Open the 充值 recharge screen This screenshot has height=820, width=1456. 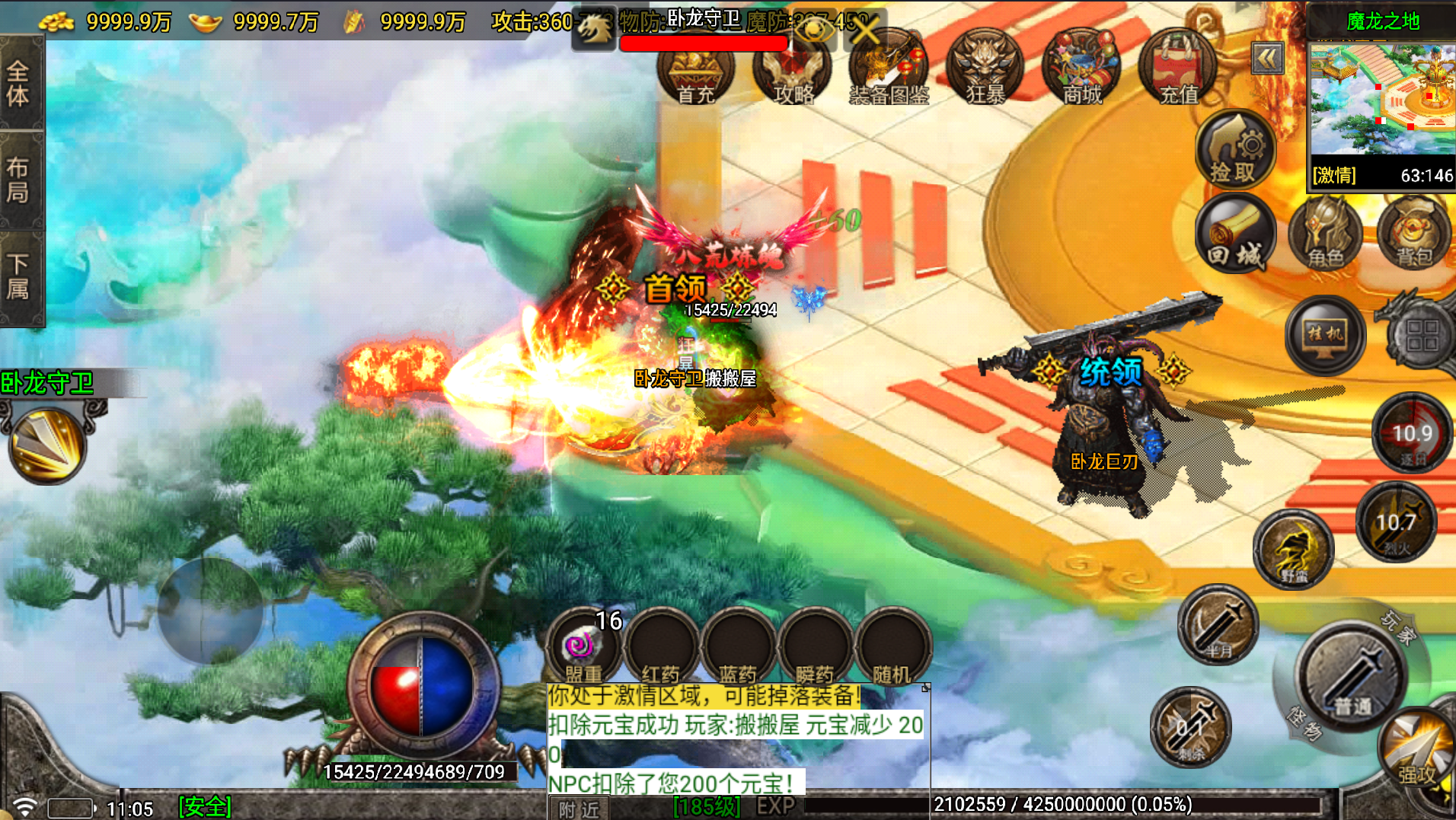click(x=1178, y=71)
